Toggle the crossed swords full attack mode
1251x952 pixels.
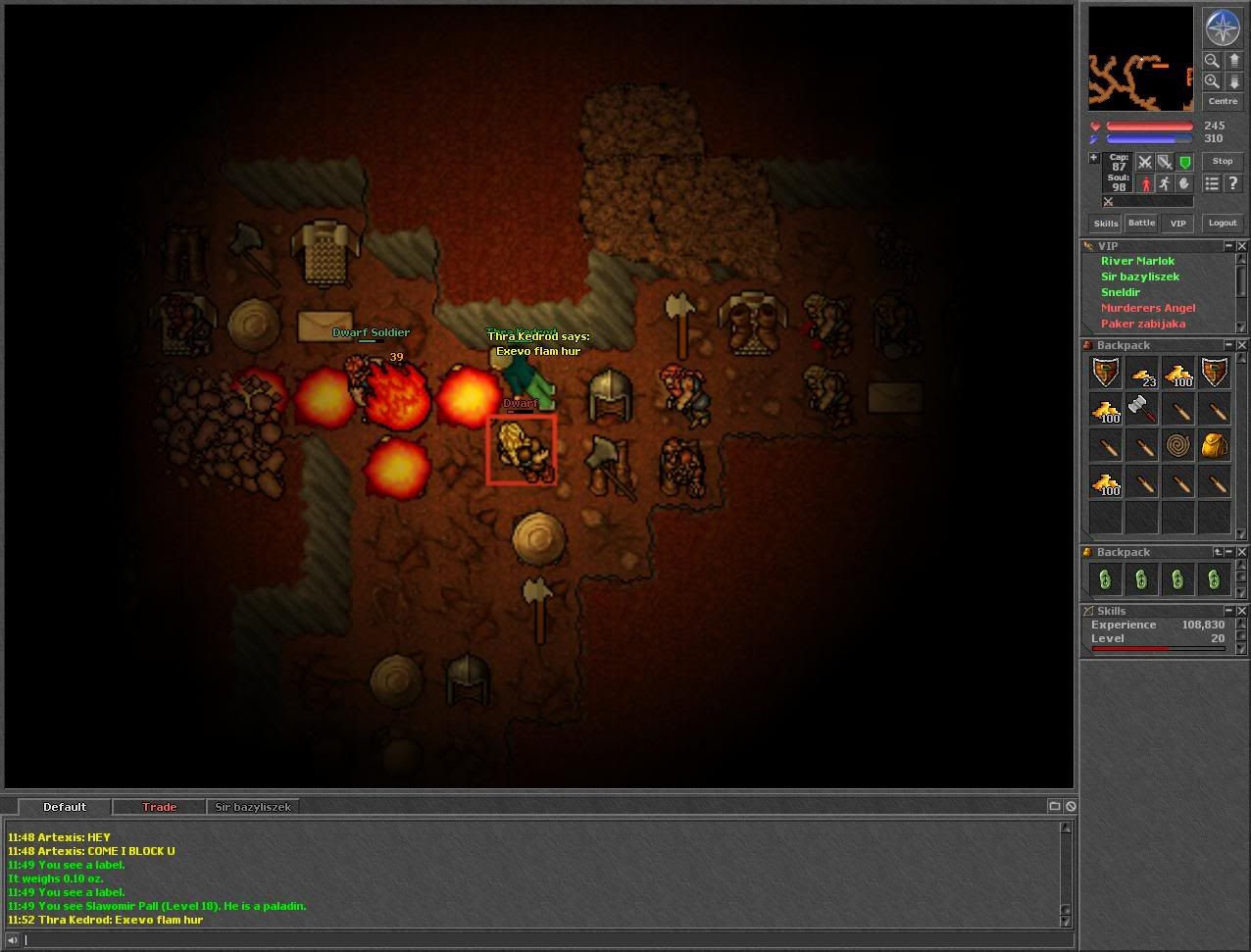click(1144, 162)
